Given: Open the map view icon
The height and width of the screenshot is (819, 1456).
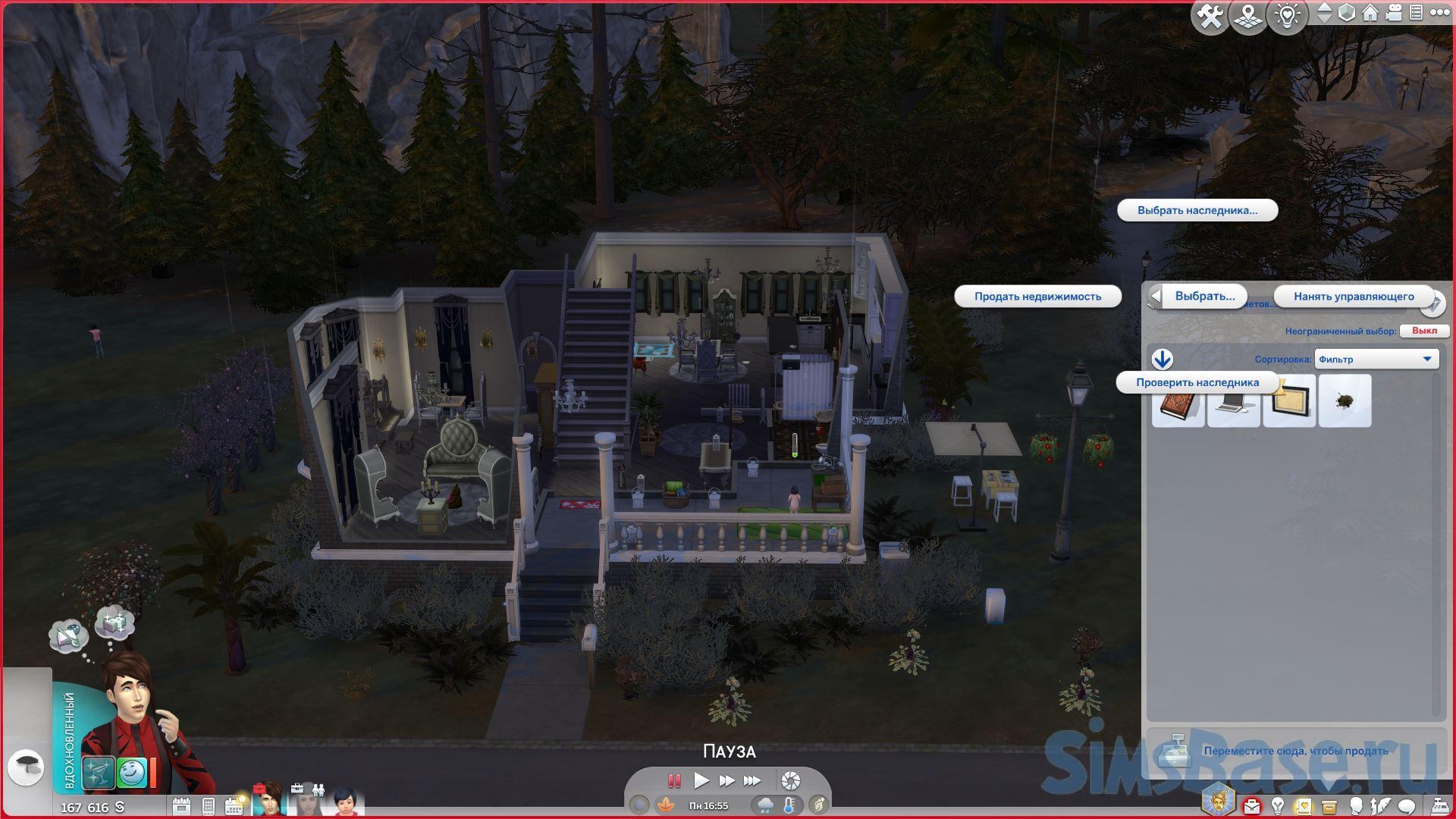Looking at the screenshot, I should tap(1249, 15).
